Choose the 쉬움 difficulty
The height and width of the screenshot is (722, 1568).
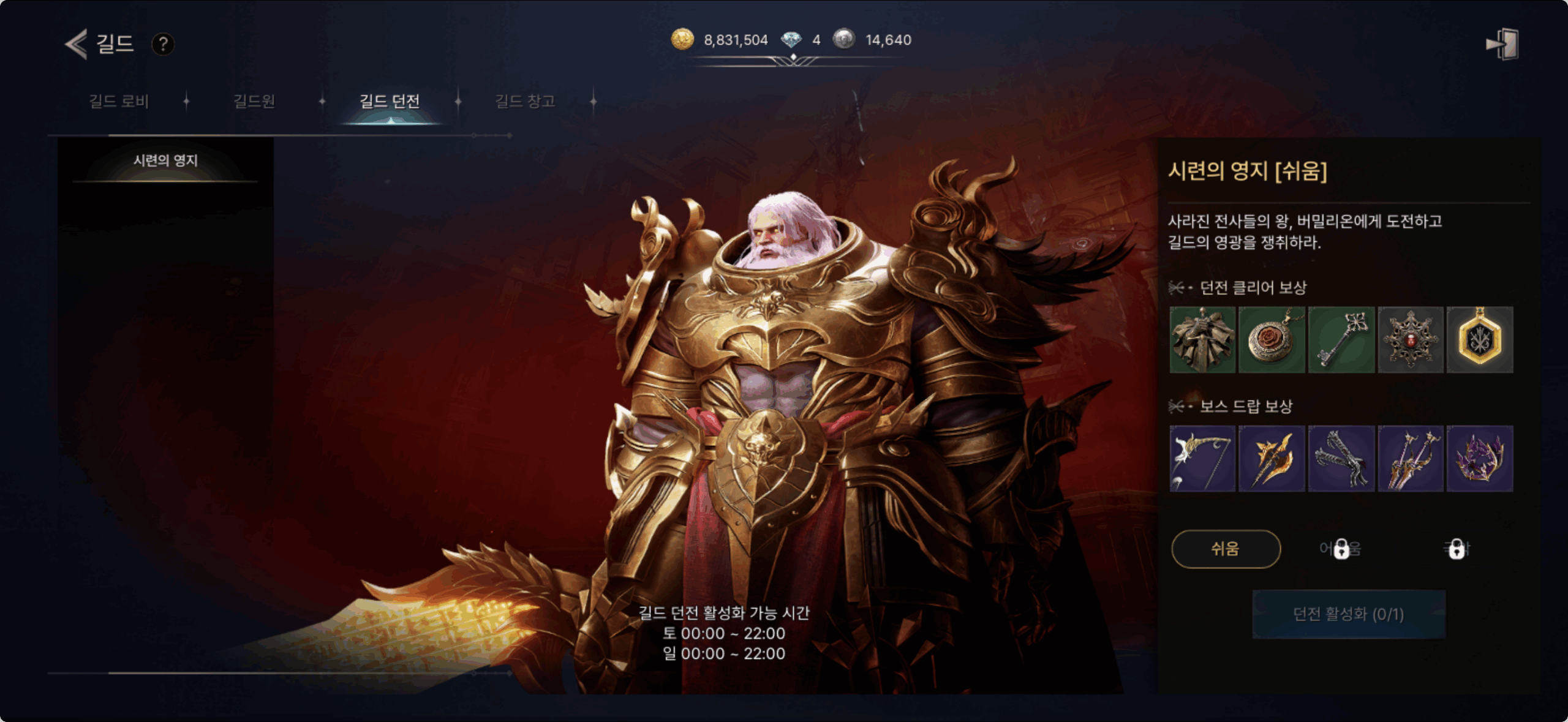coord(1226,549)
